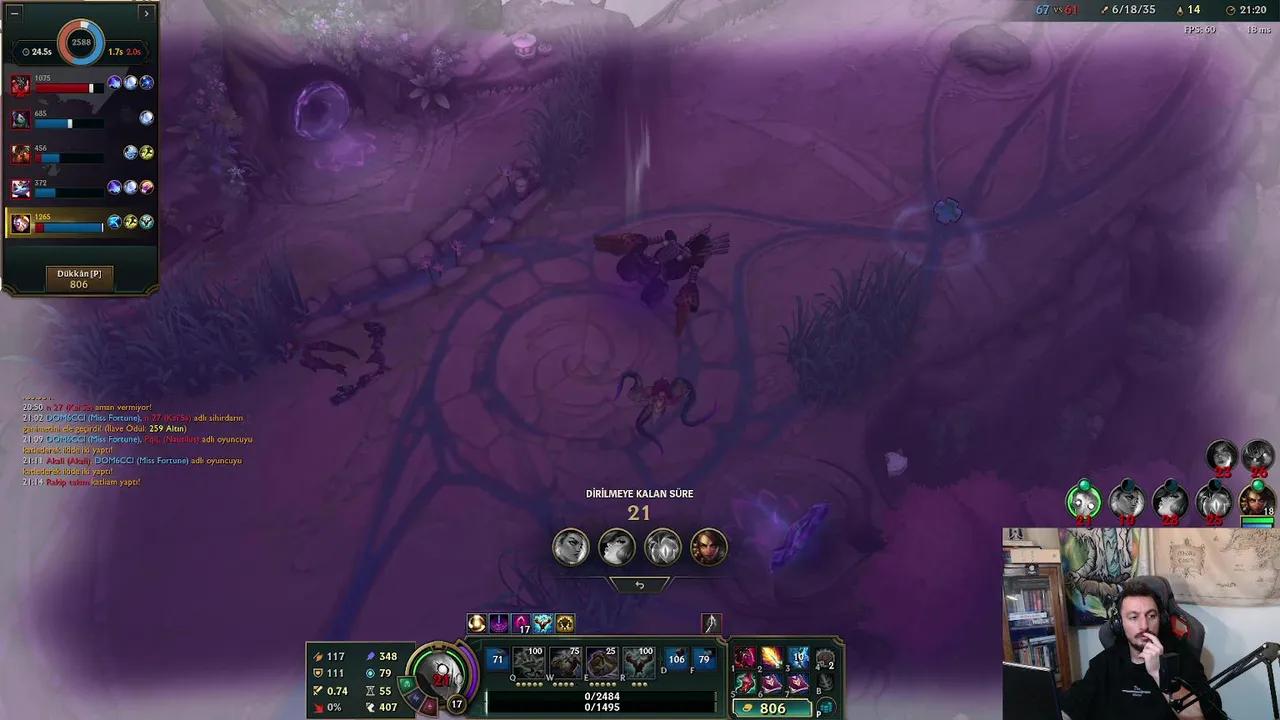Open the item in inventory slot 2

pyautogui.click(x=770, y=657)
